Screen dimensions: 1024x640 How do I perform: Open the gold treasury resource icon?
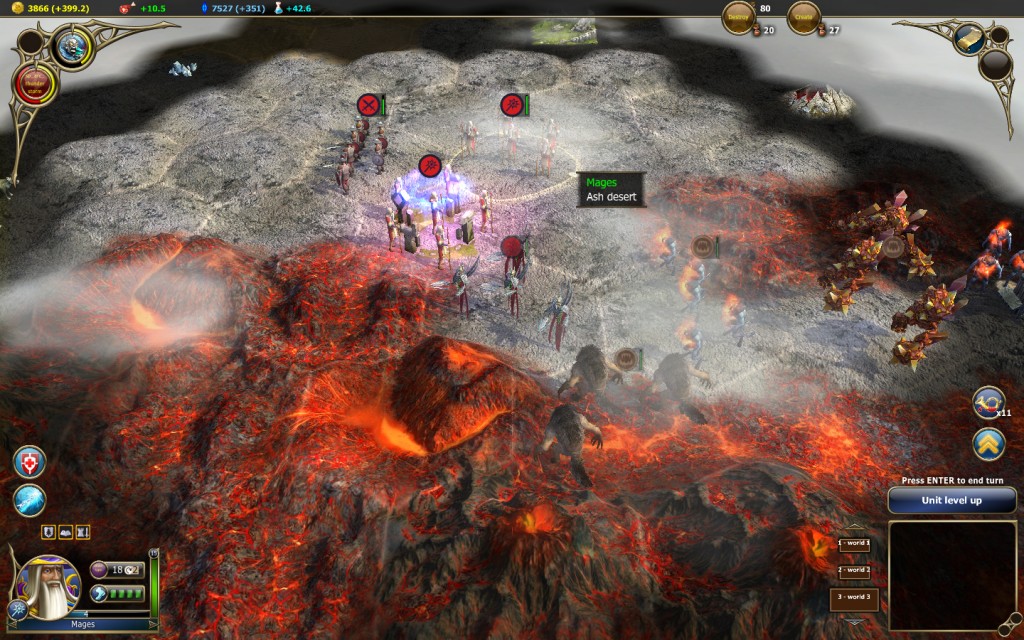pyautogui.click(x=7, y=8)
